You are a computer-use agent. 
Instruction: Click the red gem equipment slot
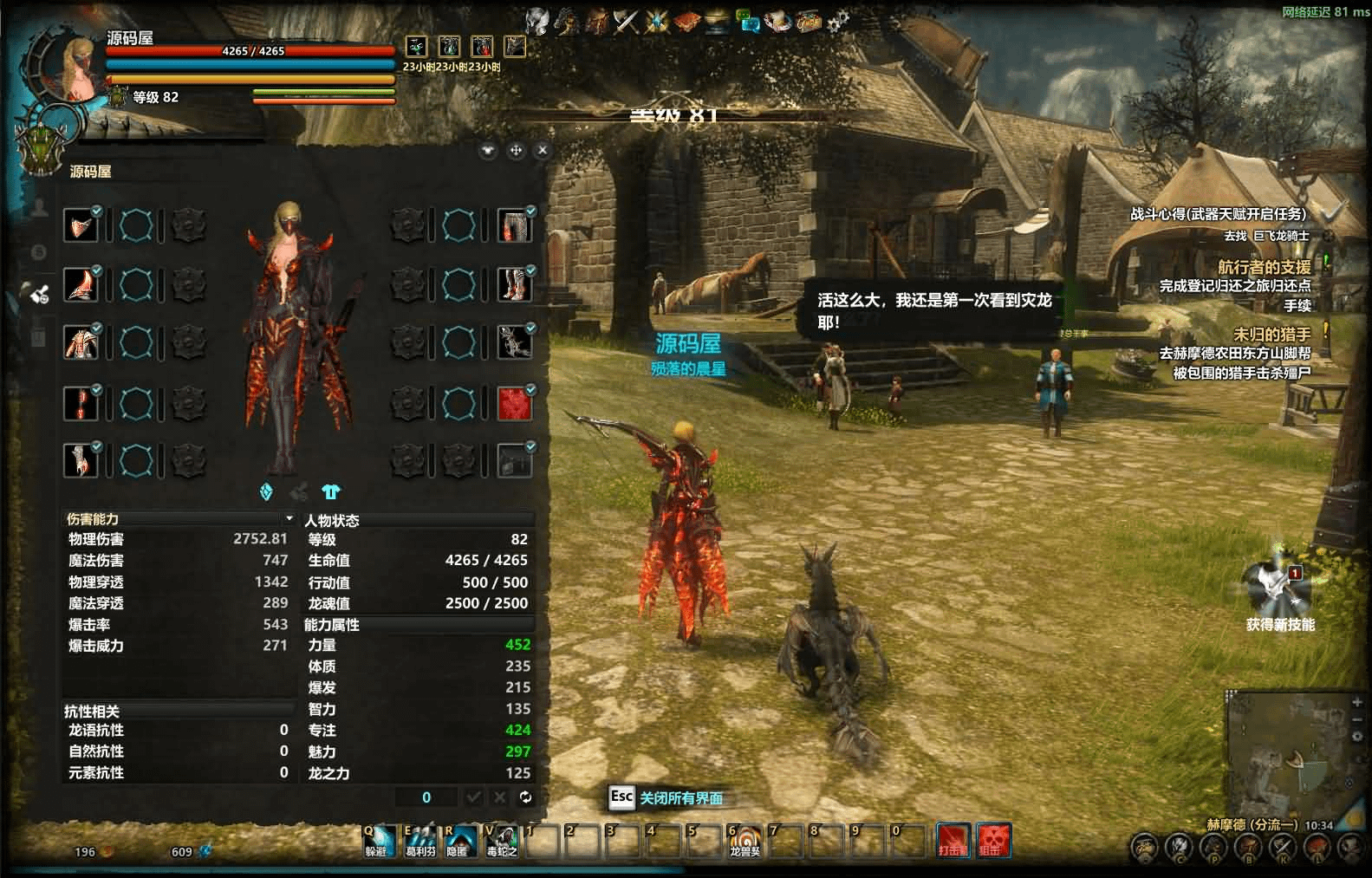tap(514, 404)
